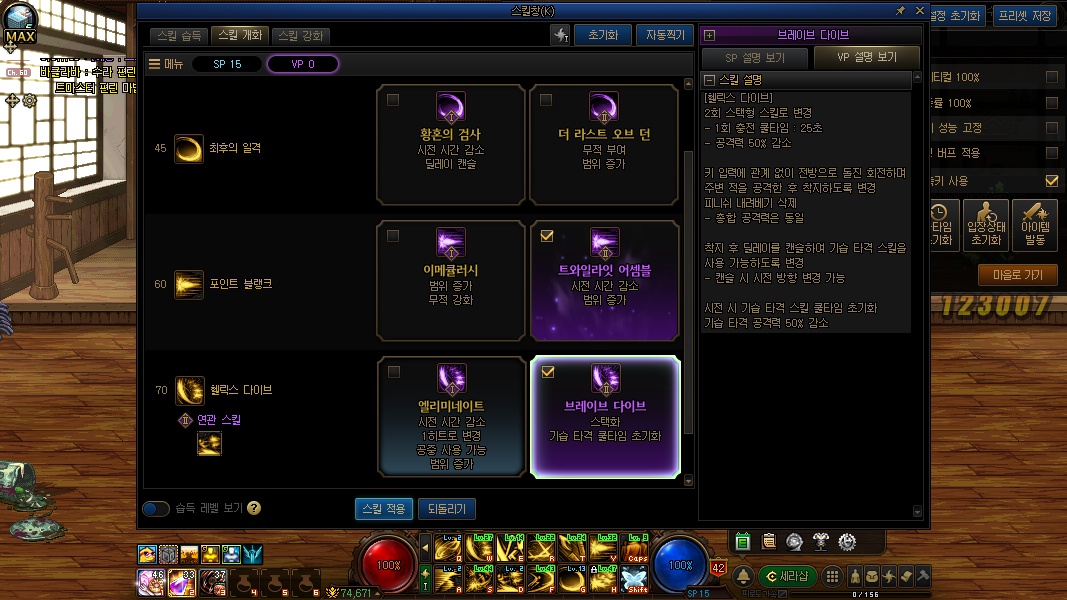The width and height of the screenshot is (1067, 600).
Task: Toggle the 습득 레벨 보기 switch
Action: click(156, 509)
